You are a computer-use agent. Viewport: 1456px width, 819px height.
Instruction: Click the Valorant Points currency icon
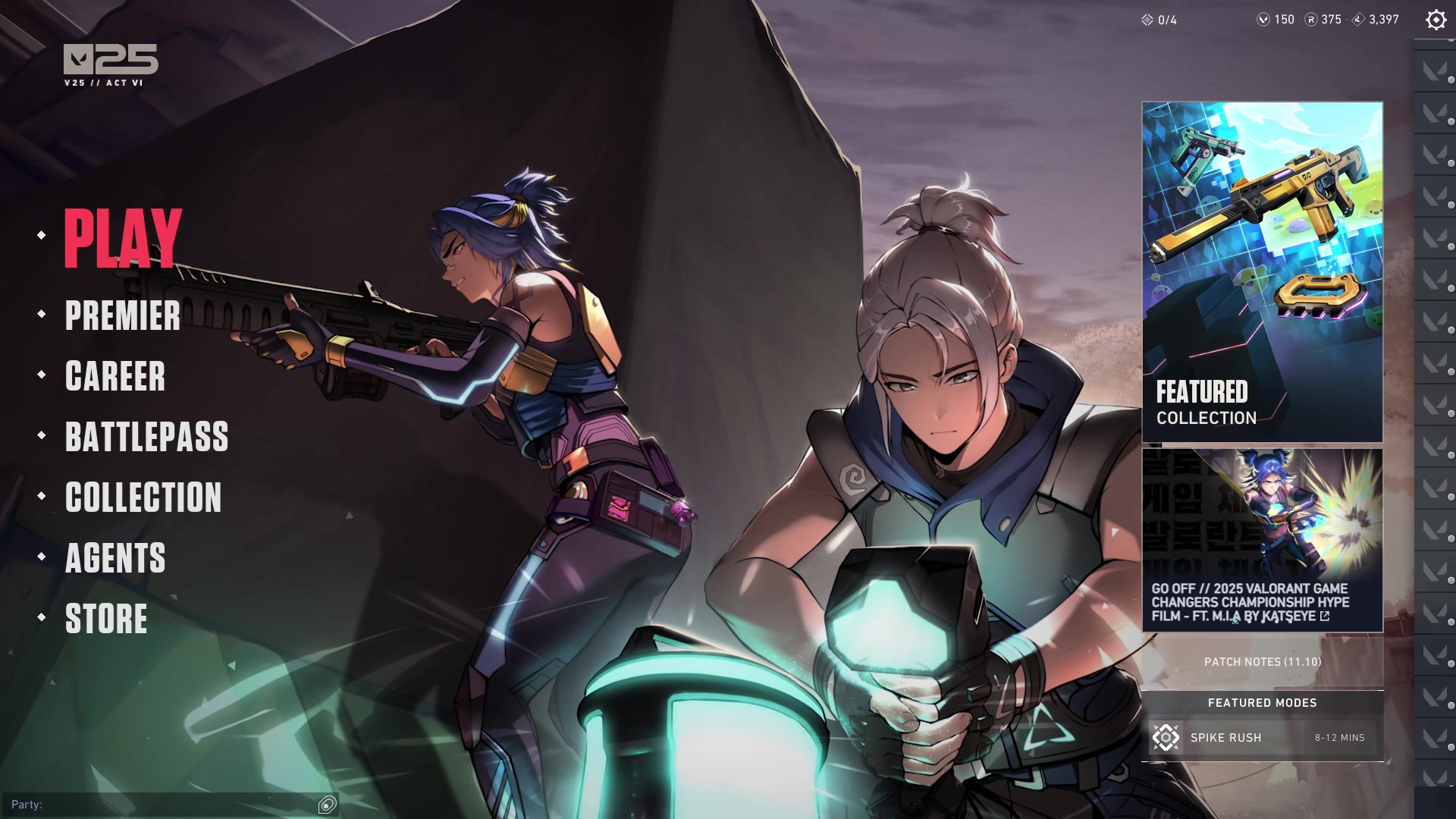click(x=1262, y=20)
